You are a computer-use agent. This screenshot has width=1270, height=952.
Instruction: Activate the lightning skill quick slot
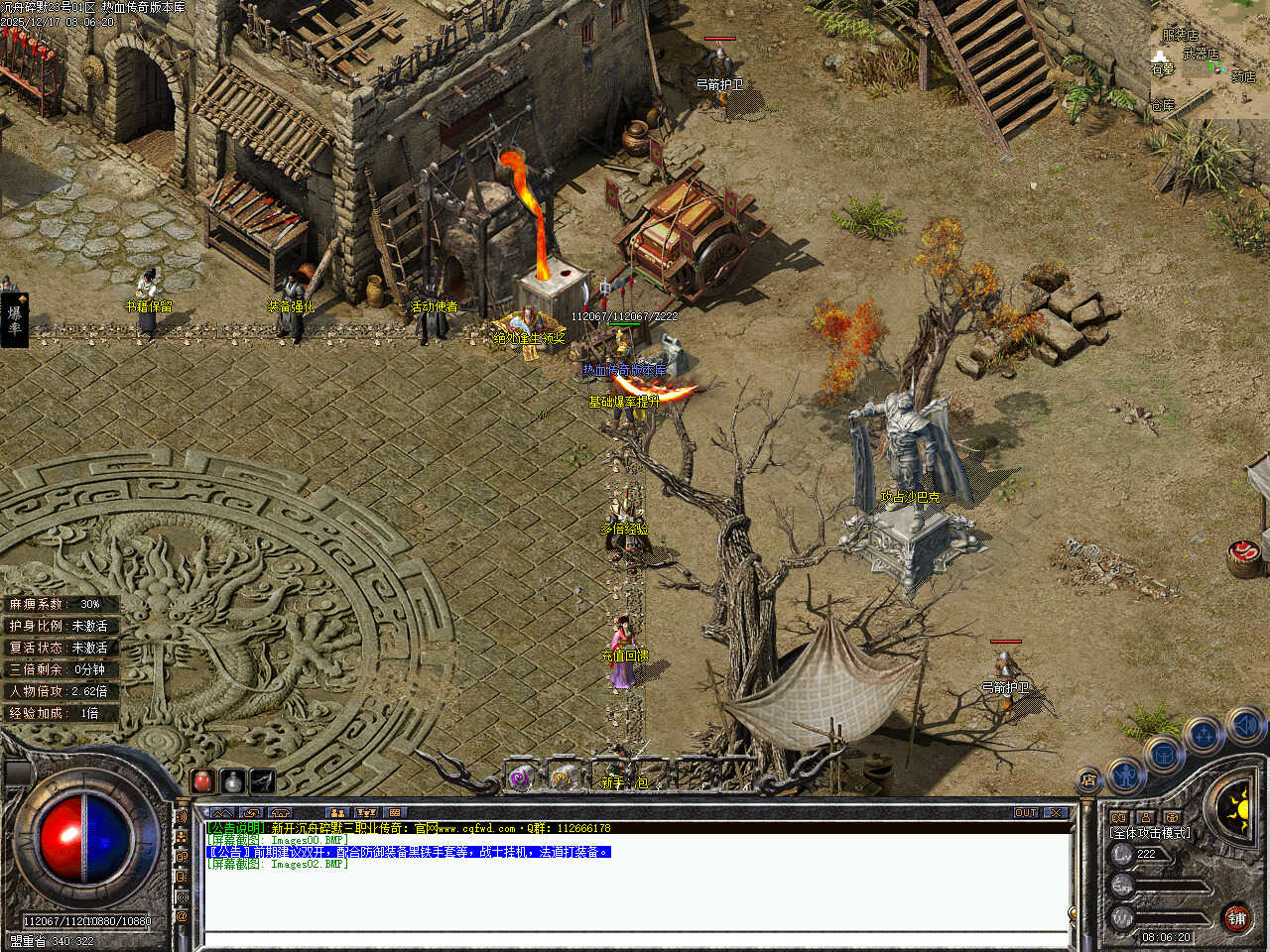tap(263, 780)
